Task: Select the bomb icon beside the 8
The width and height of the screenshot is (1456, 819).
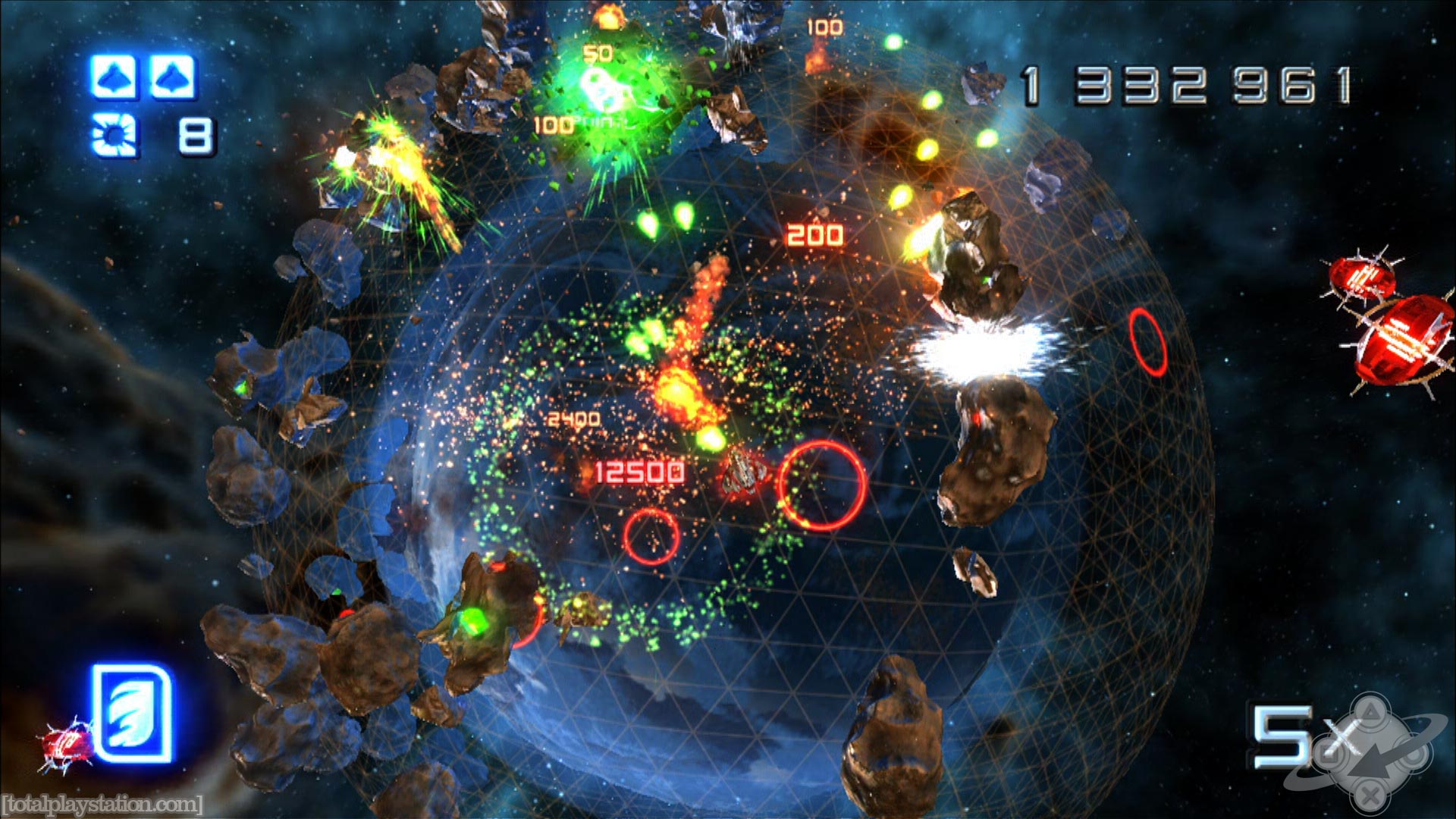Action: pyautogui.click(x=114, y=134)
